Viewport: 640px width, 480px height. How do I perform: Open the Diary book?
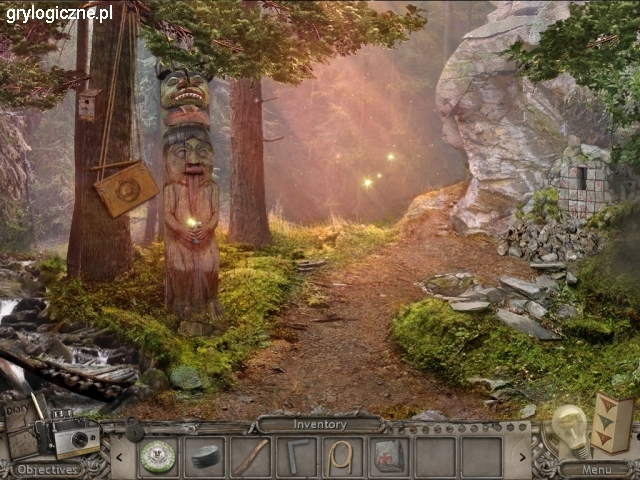tap(18, 429)
